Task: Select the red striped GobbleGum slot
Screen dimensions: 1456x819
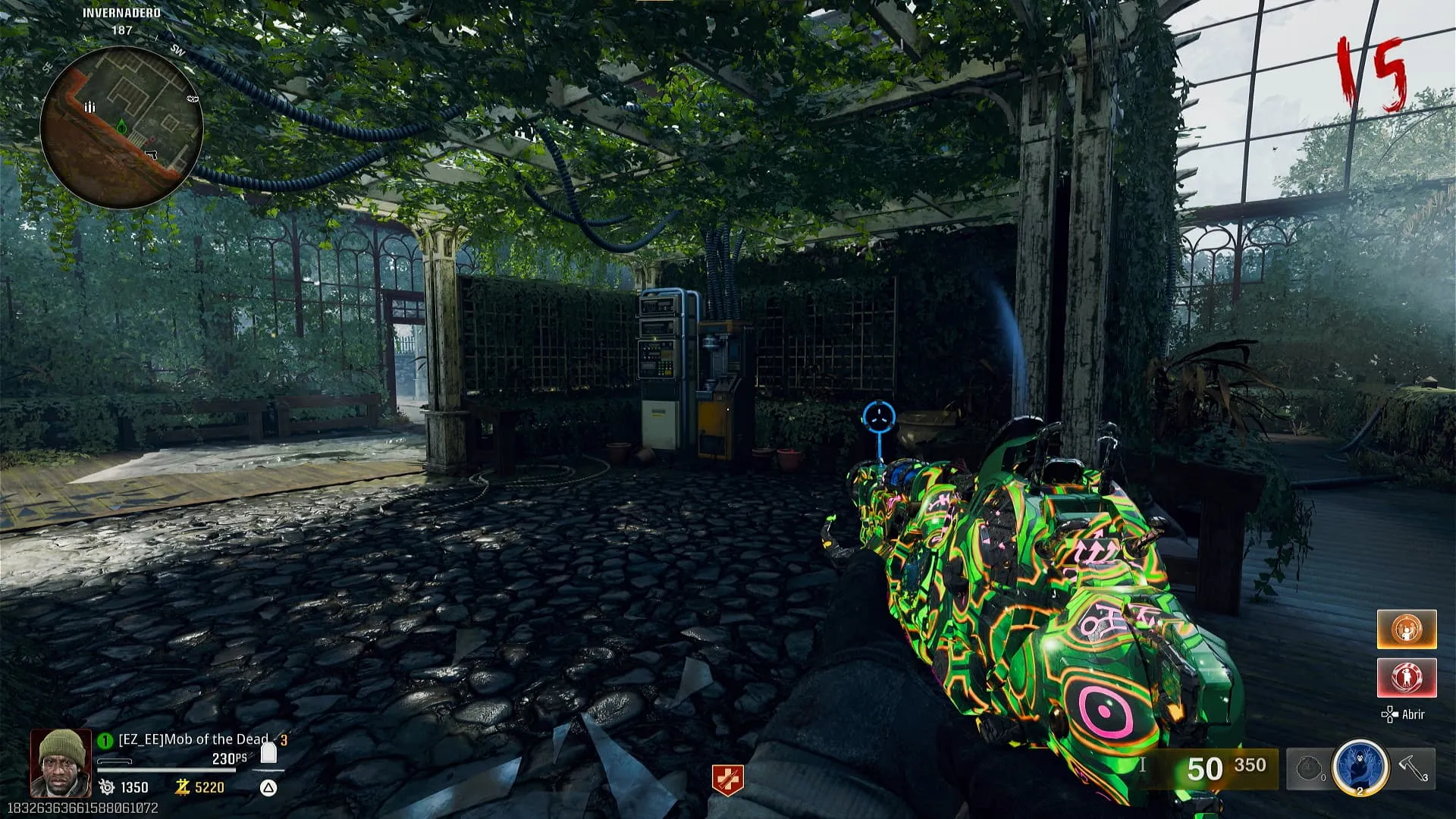Action: (1406, 677)
